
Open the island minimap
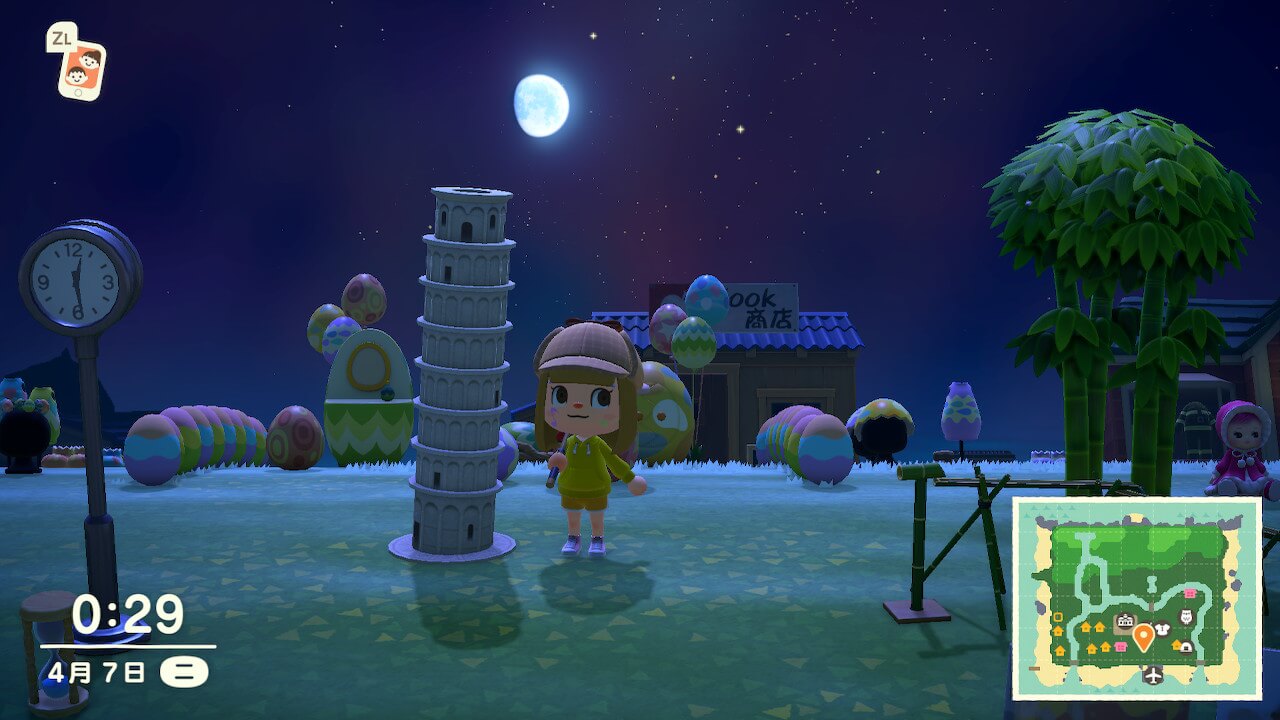tap(1137, 598)
